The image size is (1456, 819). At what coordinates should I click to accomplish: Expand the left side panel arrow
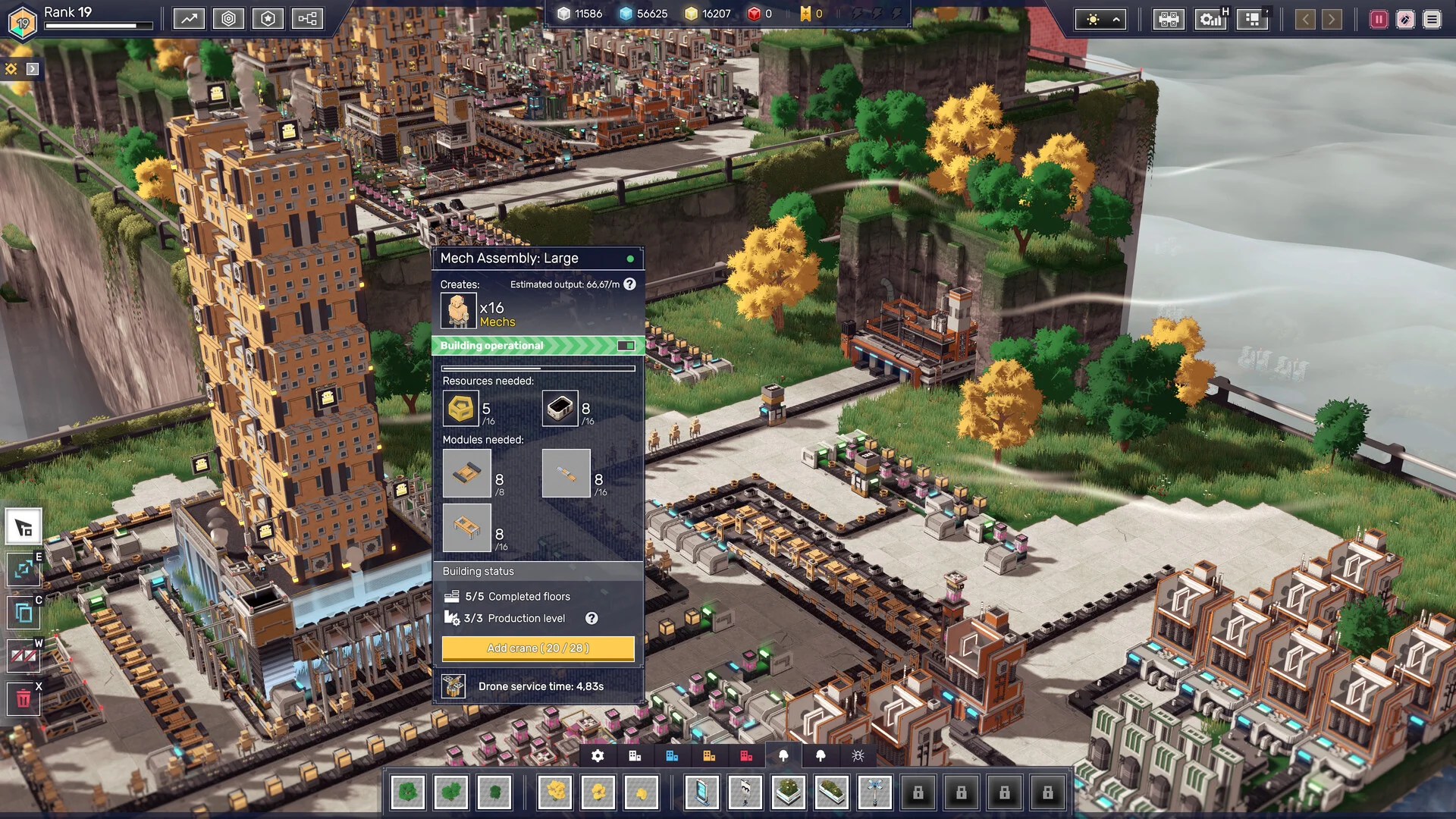(x=33, y=69)
